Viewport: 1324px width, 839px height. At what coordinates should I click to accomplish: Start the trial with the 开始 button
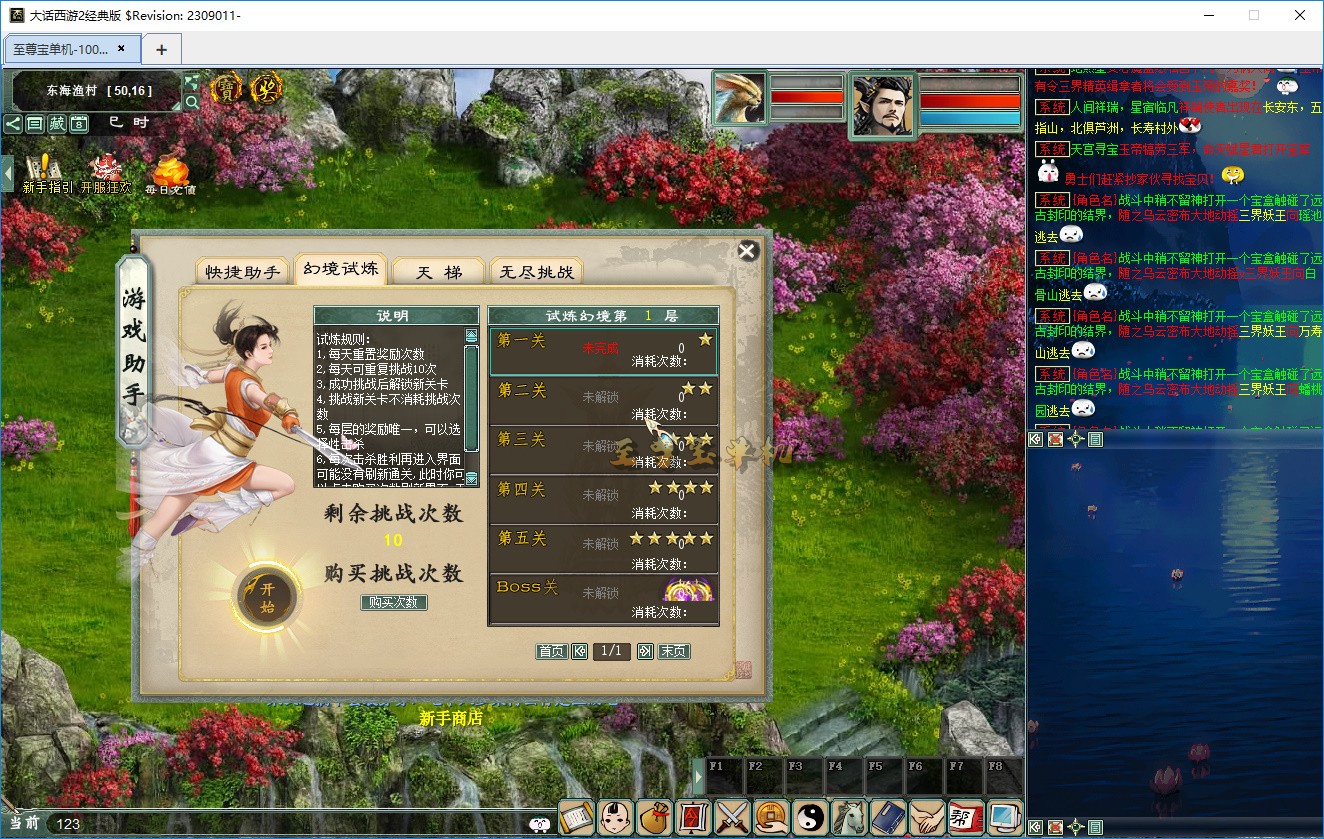[267, 597]
